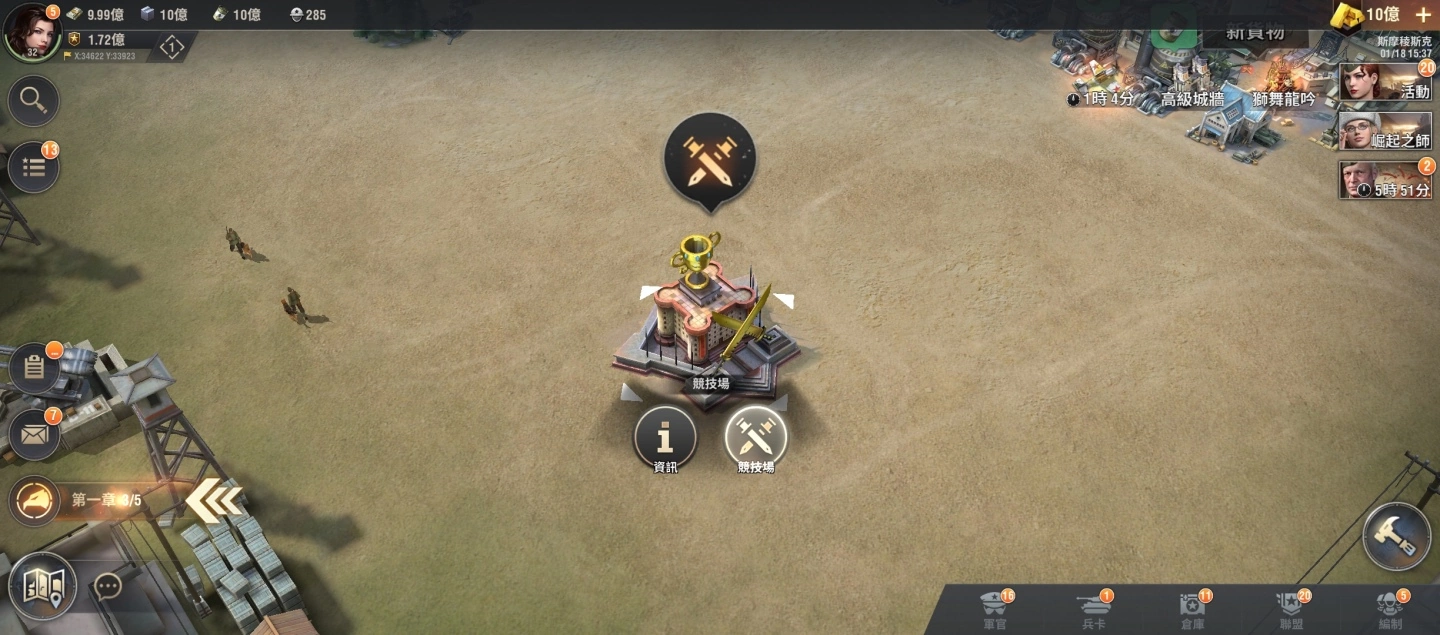Open the 崛起之師 event

(x=1385, y=131)
